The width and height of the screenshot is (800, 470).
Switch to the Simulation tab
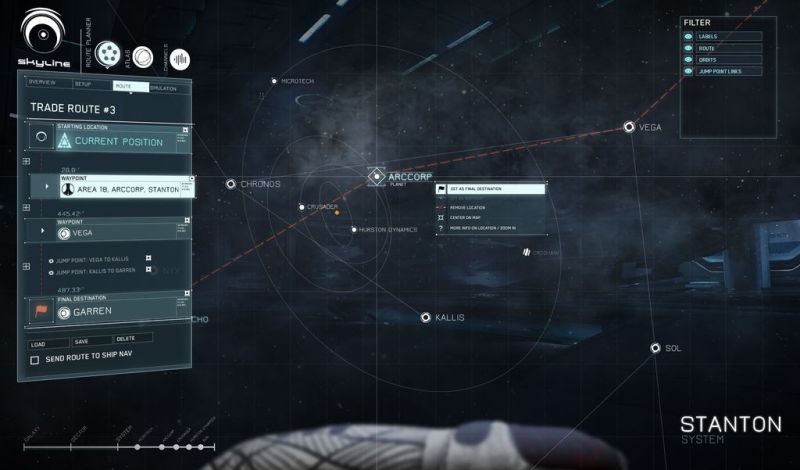[163, 88]
